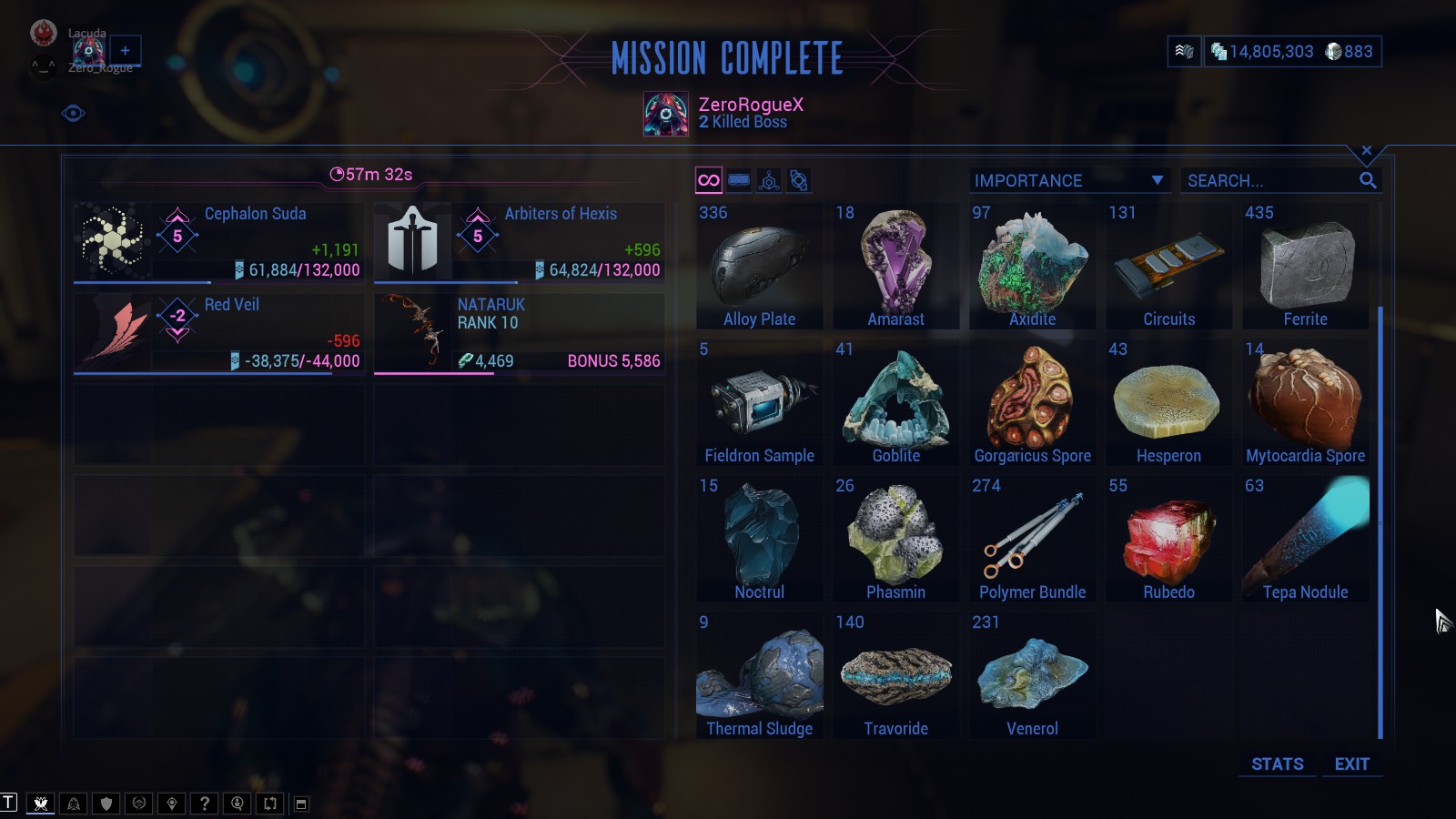Screen dimensions: 1456x819
Task: Click the Nataruk weapon rank entry
Action: [519, 332]
